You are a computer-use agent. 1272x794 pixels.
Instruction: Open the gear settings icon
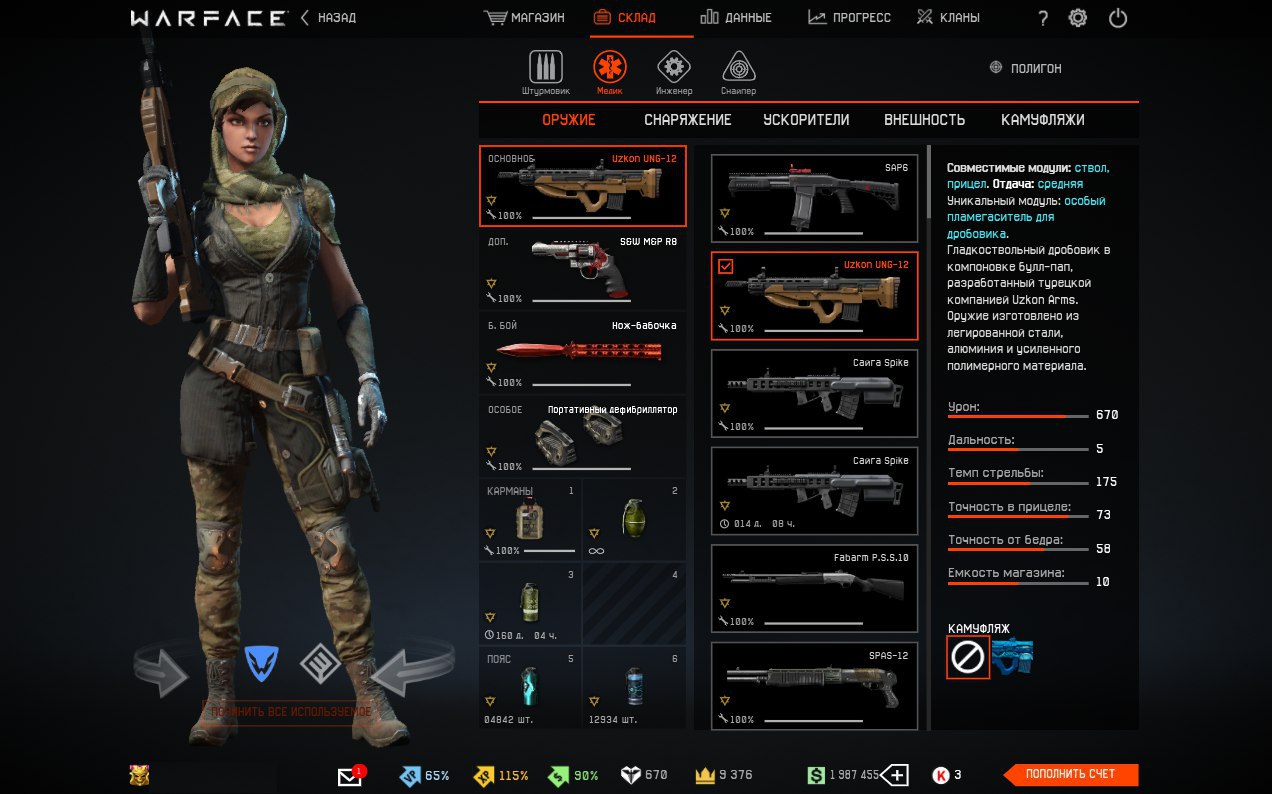coord(1077,18)
